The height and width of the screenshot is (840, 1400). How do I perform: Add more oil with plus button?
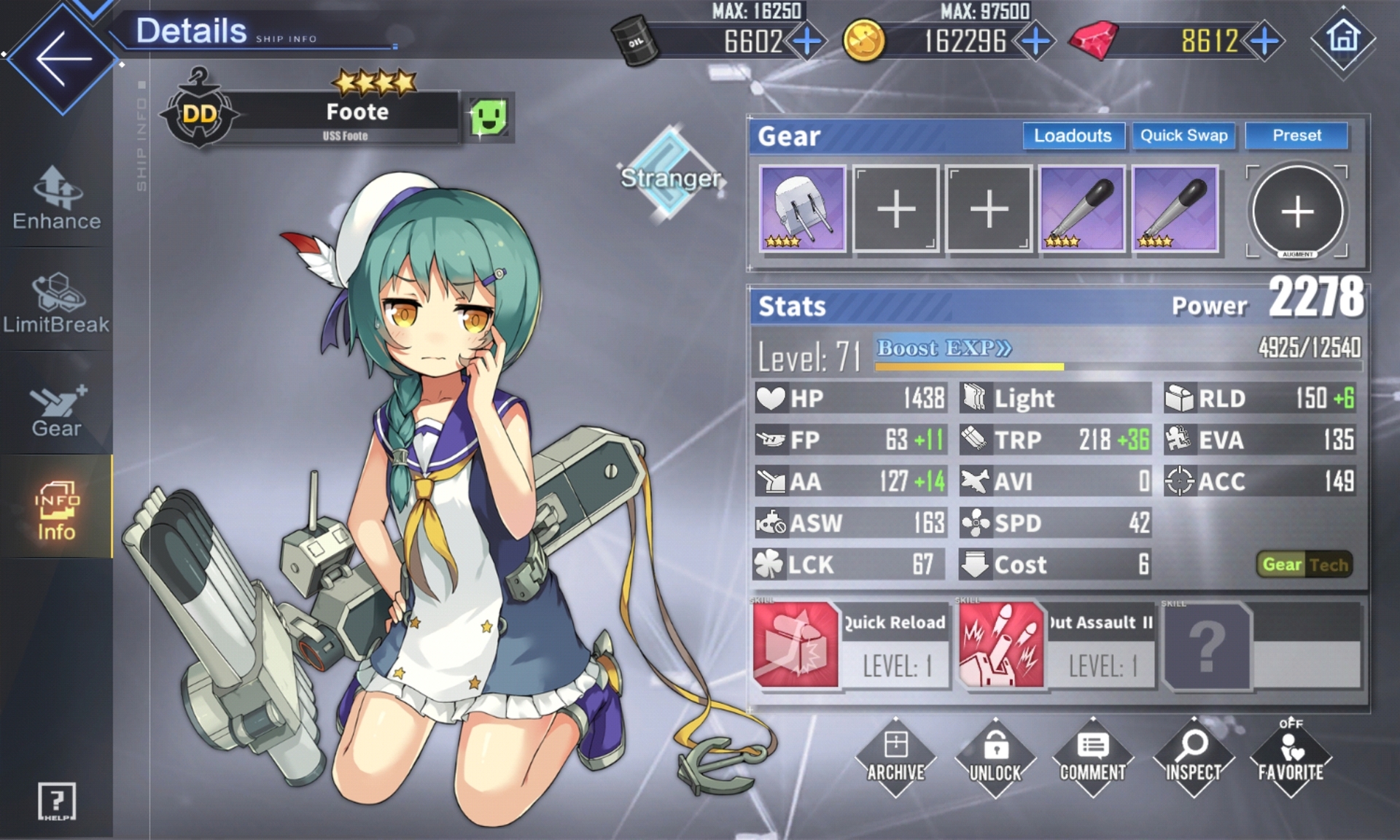click(806, 42)
